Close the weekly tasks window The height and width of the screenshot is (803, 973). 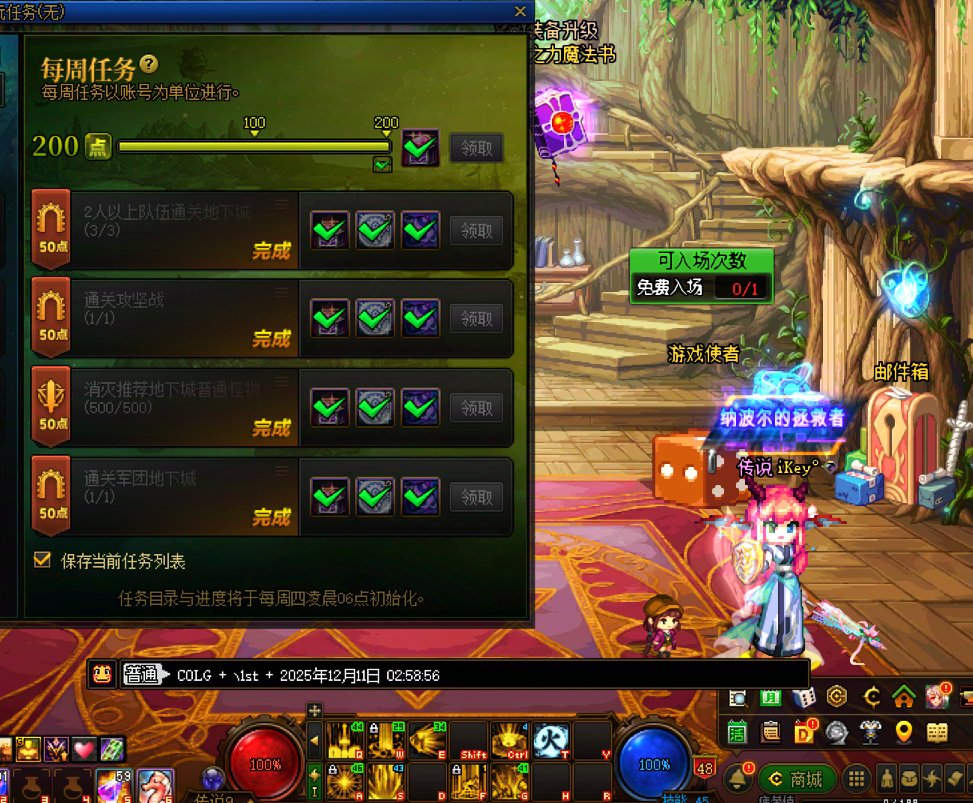519,11
